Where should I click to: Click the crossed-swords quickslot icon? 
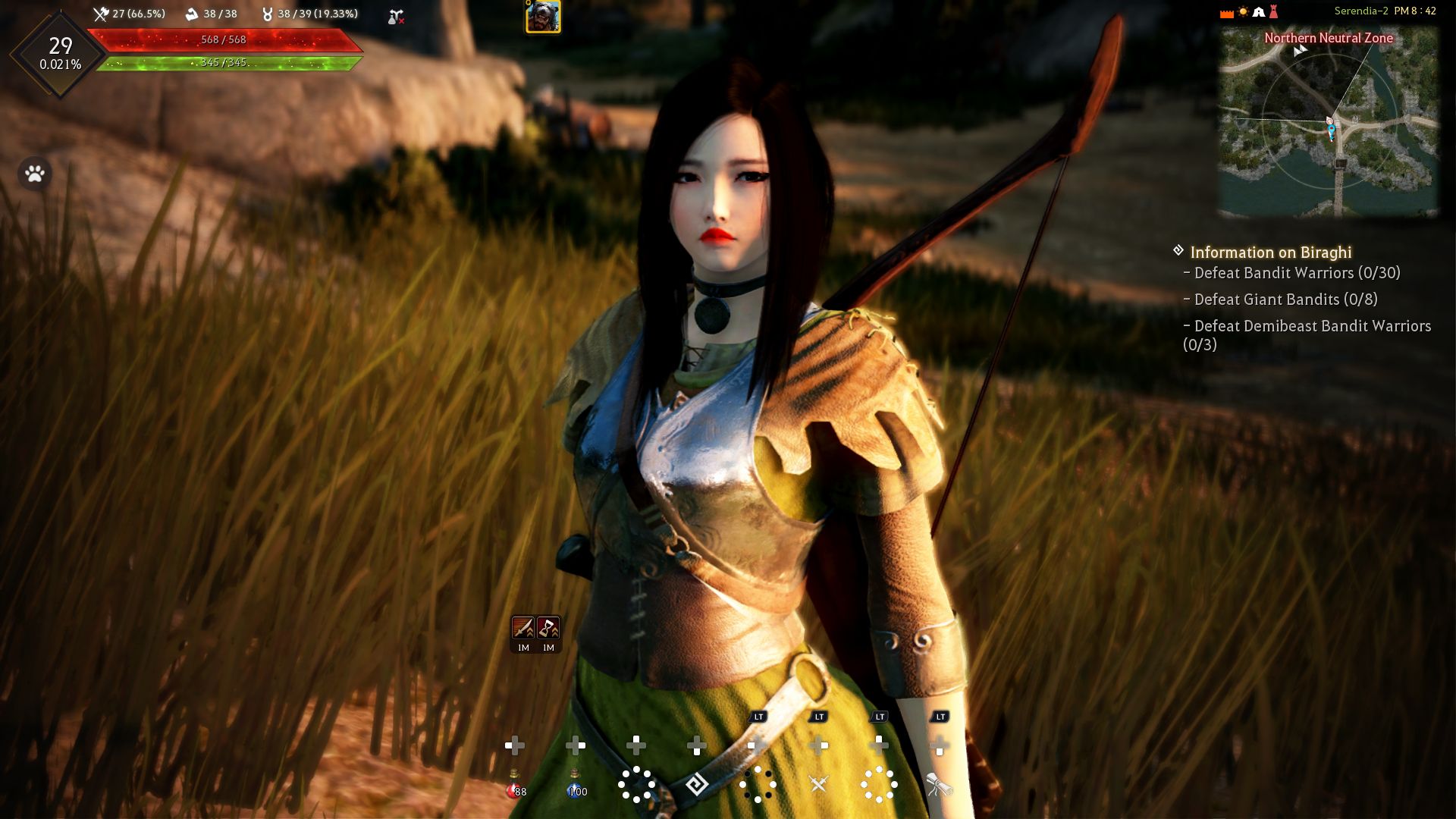(818, 785)
